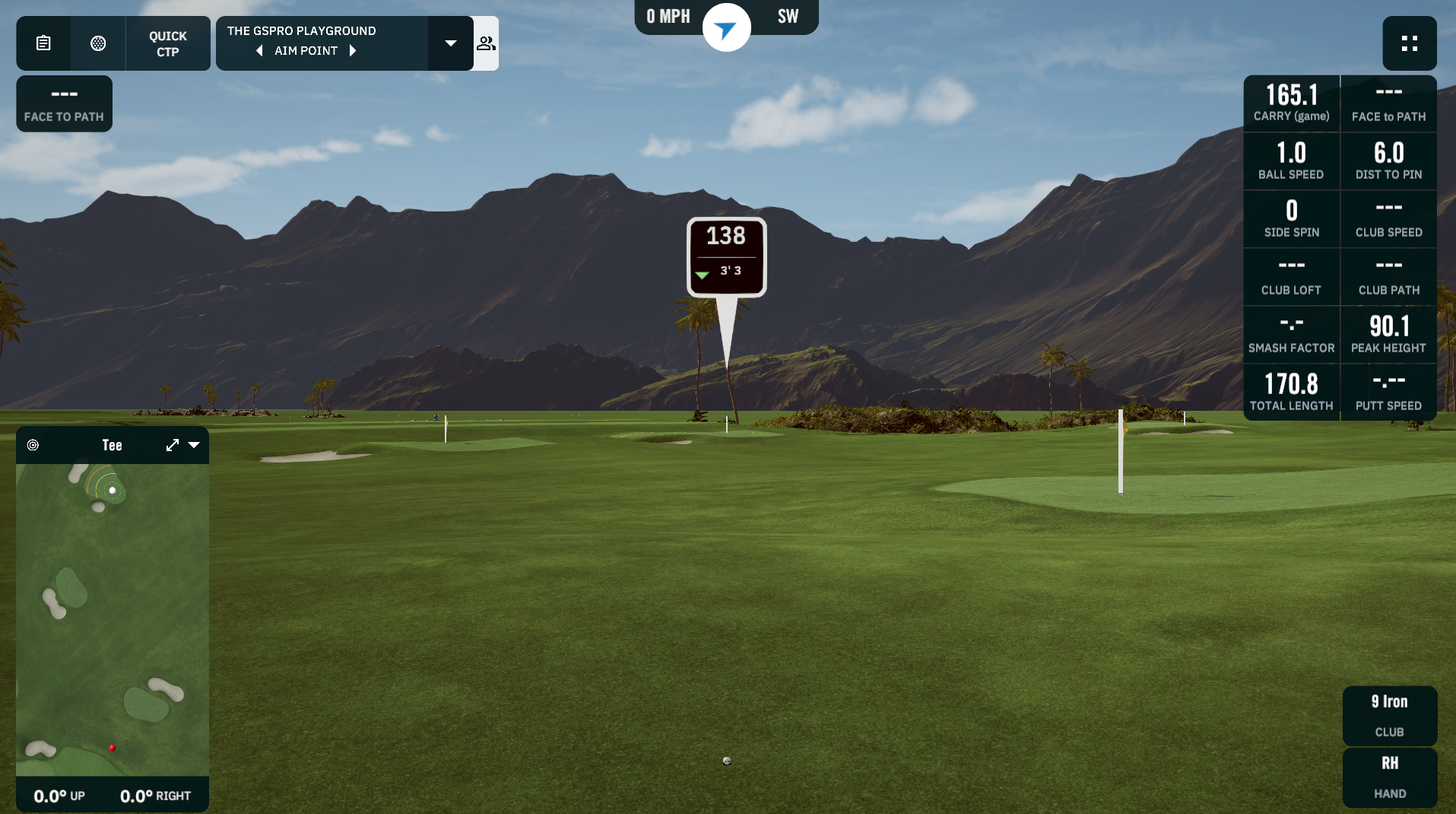Screen dimensions: 1456x814
Task: Expand the minimap with diagonal arrows icon
Action: pyautogui.click(x=173, y=445)
